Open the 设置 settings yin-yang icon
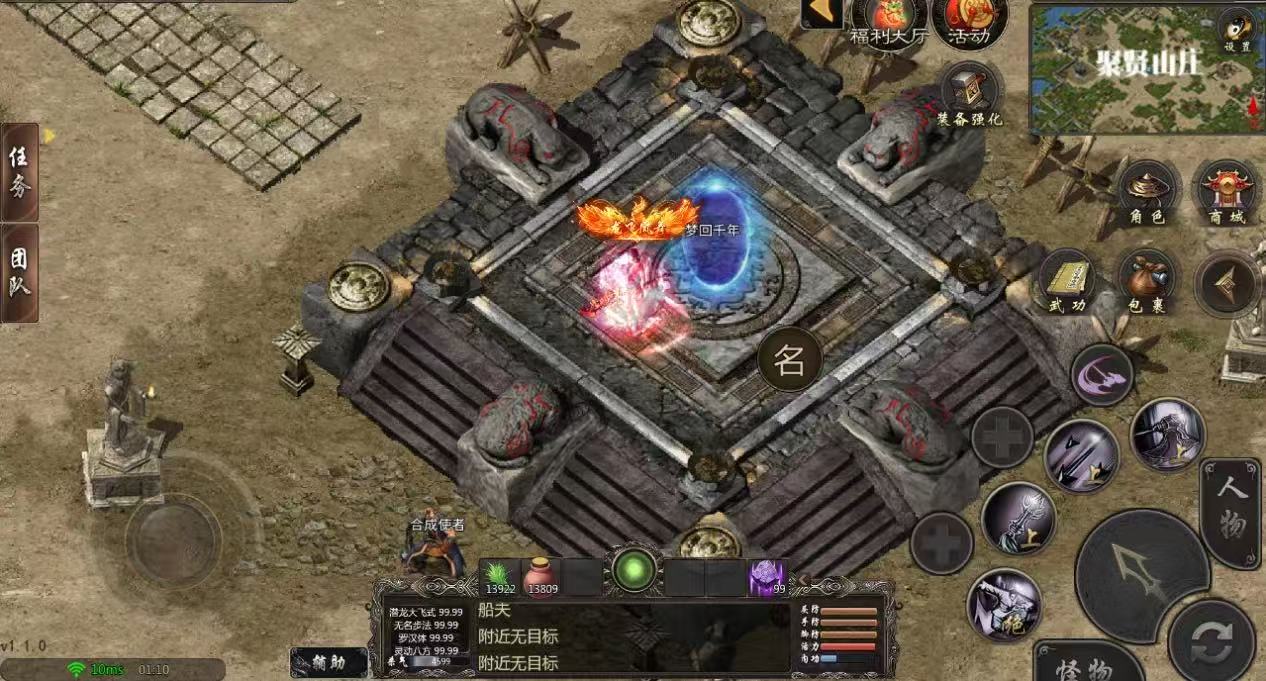Viewport: 1266px width, 681px height. [1238, 30]
